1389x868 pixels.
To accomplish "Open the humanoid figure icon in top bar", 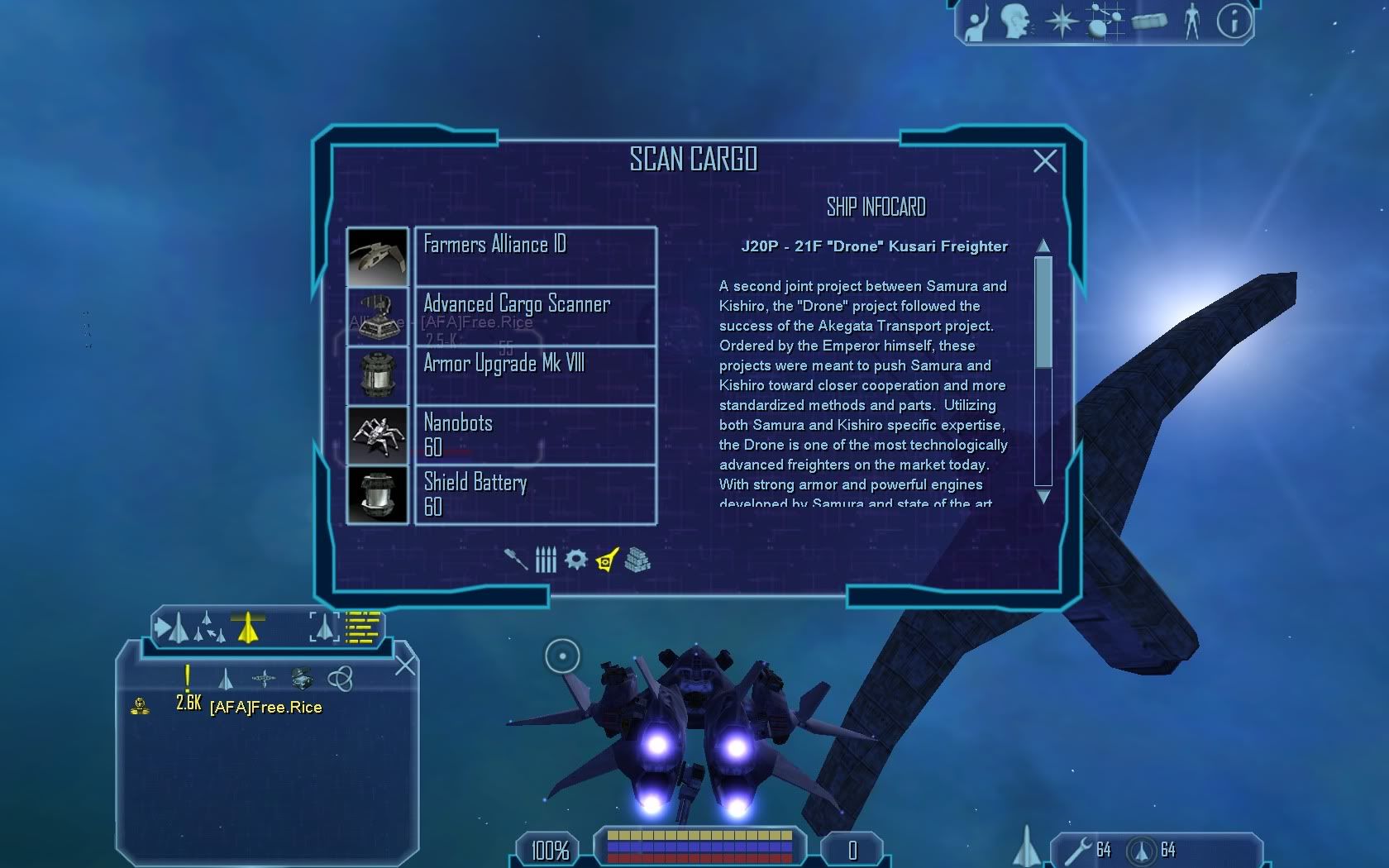I will tap(1191, 21).
